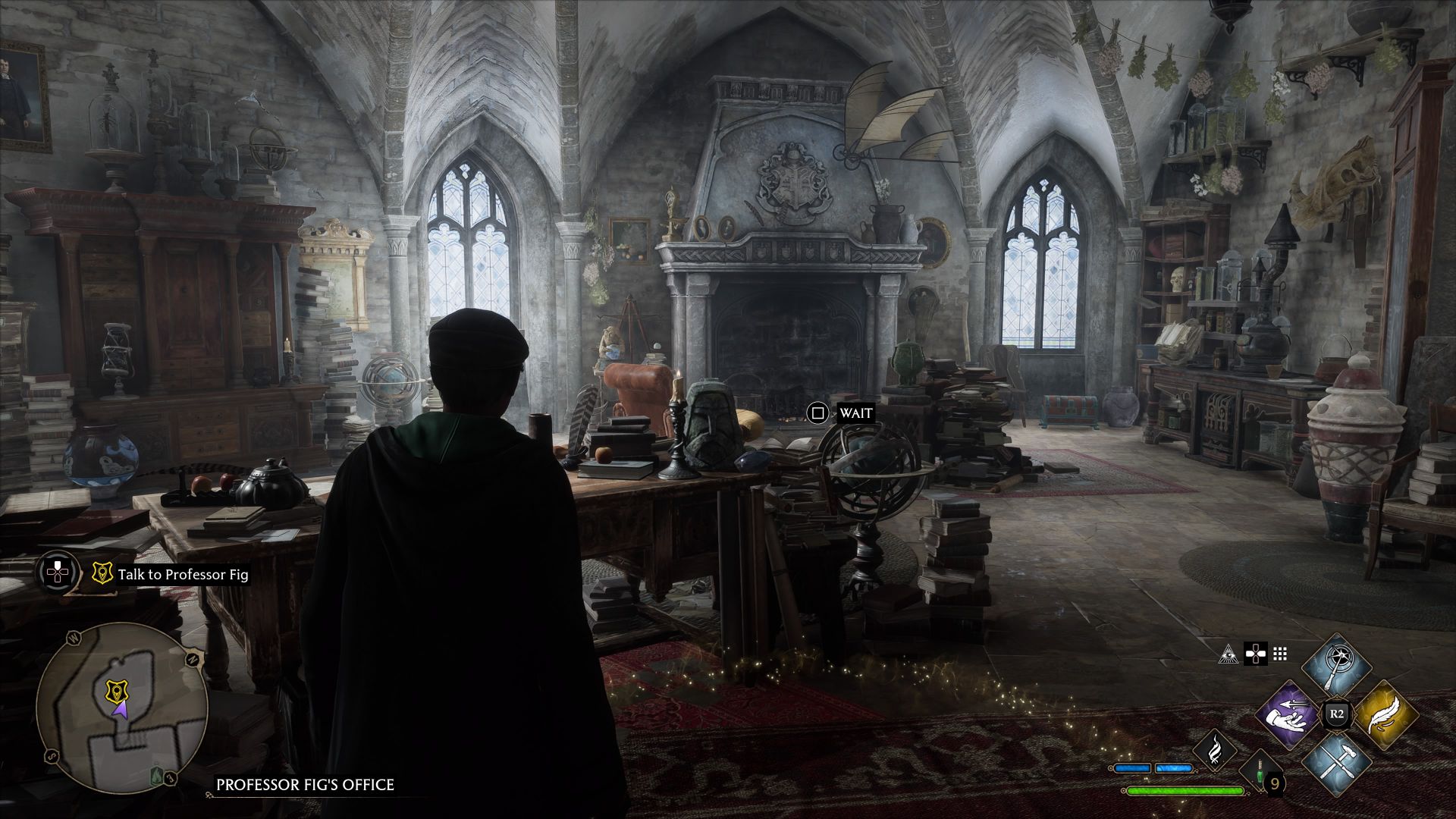Click the Accio hand spell diamond
This screenshot has height=819, width=1456.
(1286, 715)
